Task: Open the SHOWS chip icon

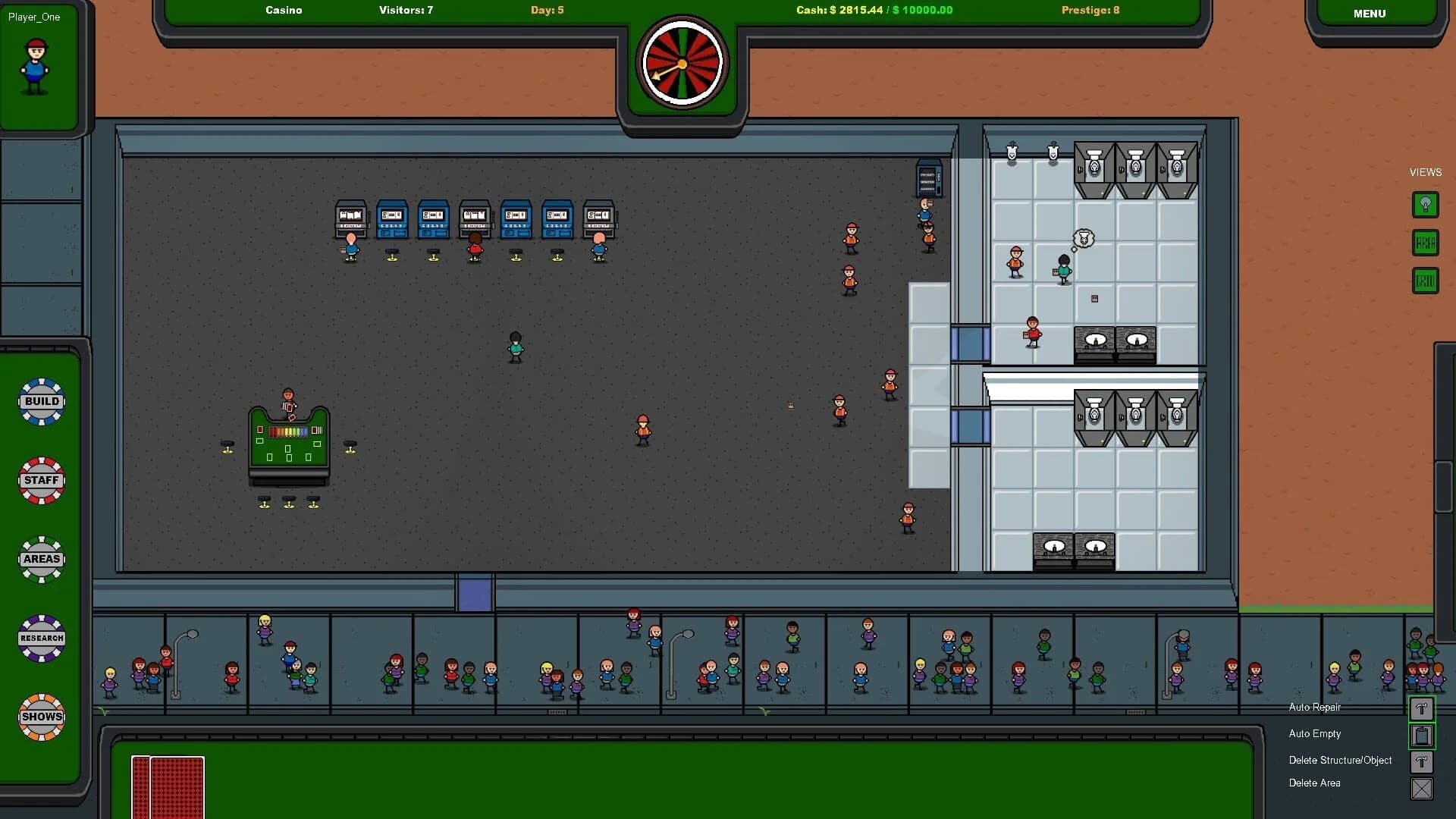Action: click(42, 717)
